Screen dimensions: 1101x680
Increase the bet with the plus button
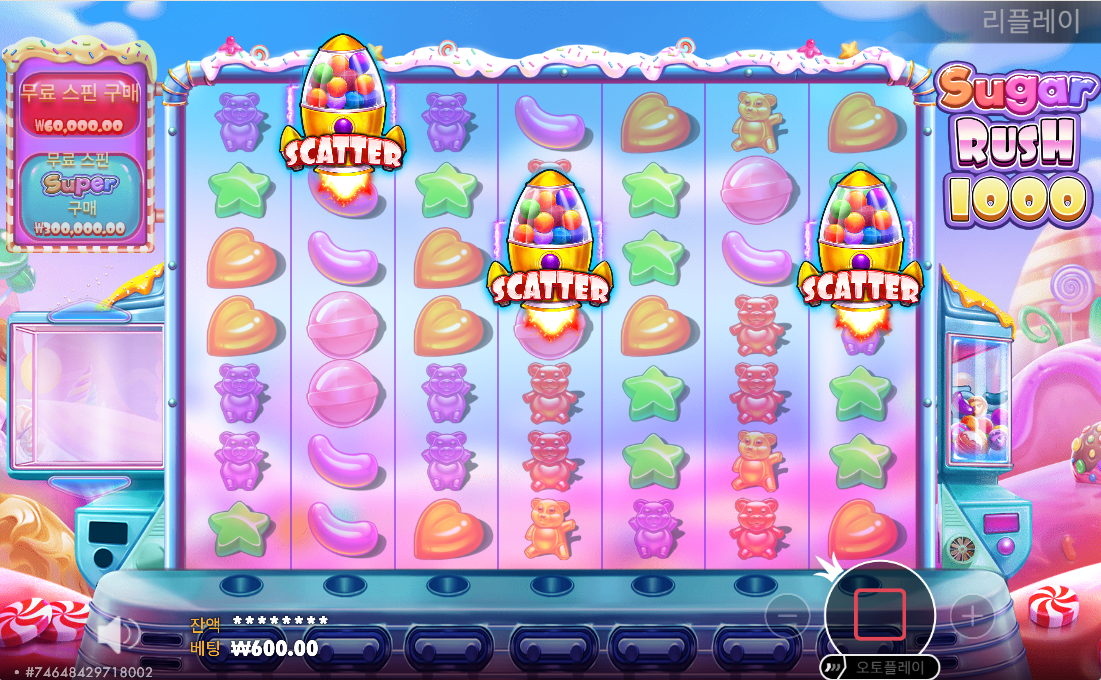(971, 615)
